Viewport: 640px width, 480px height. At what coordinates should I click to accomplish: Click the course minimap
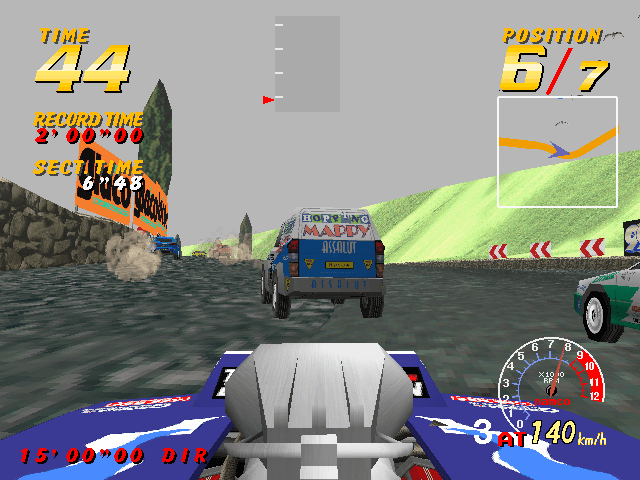(557, 151)
